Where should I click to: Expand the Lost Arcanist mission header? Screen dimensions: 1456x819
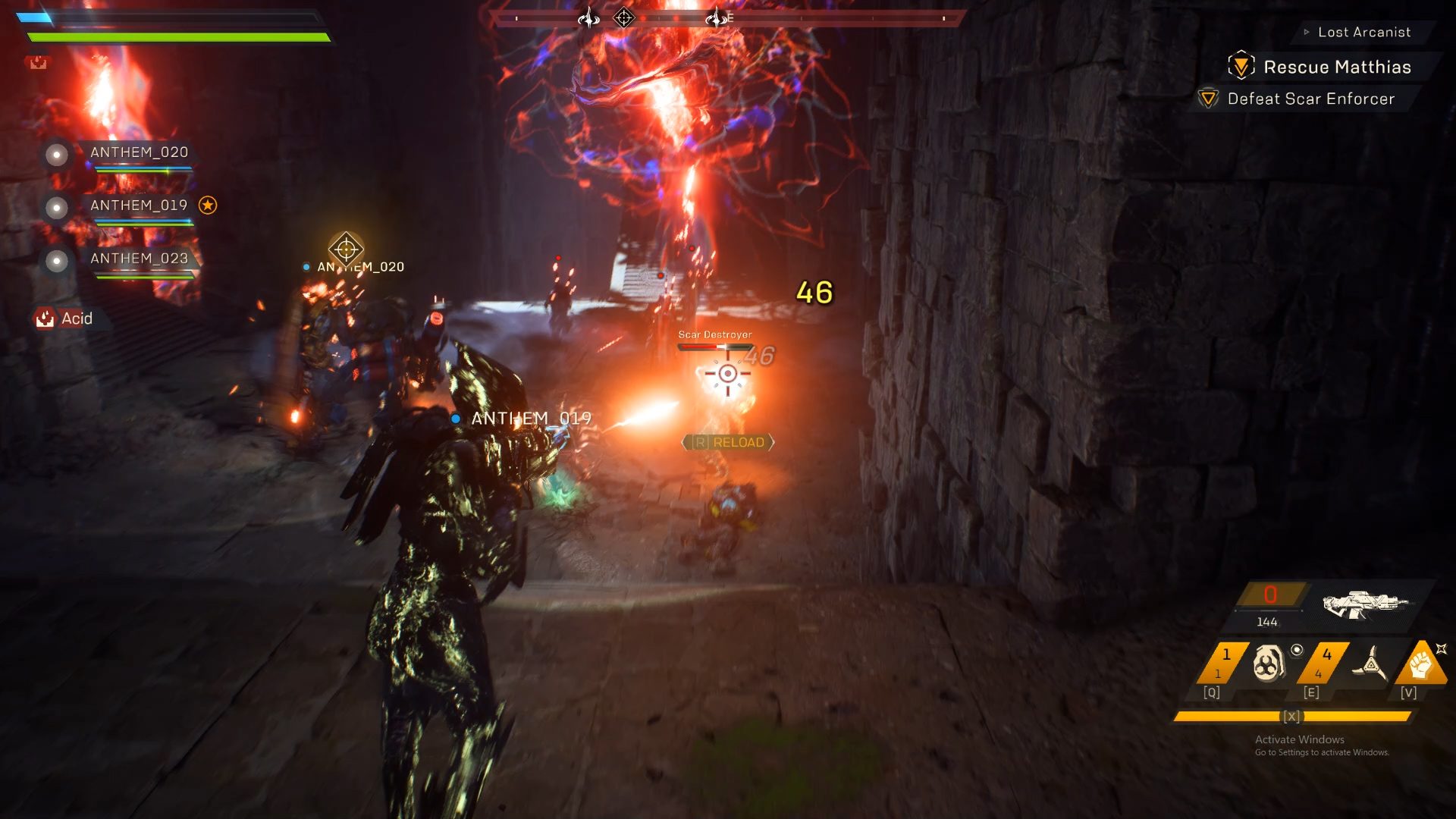(1363, 32)
